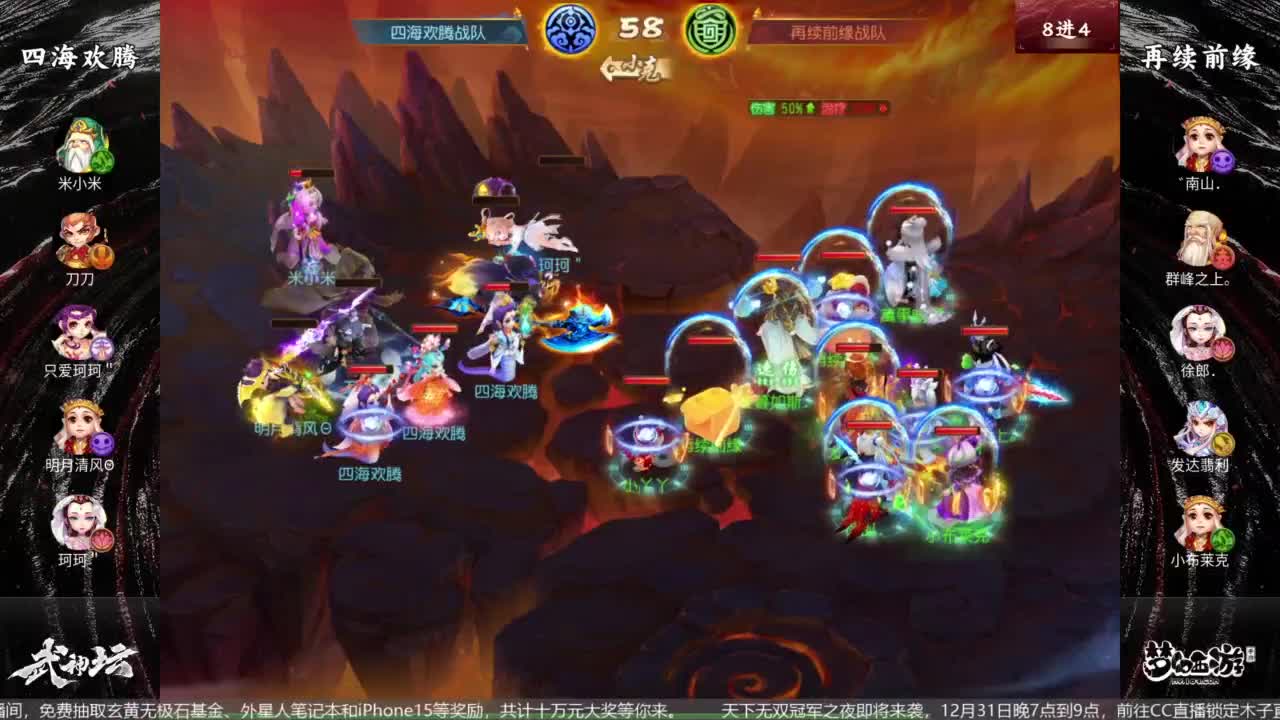Toggle the green badge beside 小布莱克
Image resolution: width=1280 pixels, height=720 pixels.
point(1222,537)
